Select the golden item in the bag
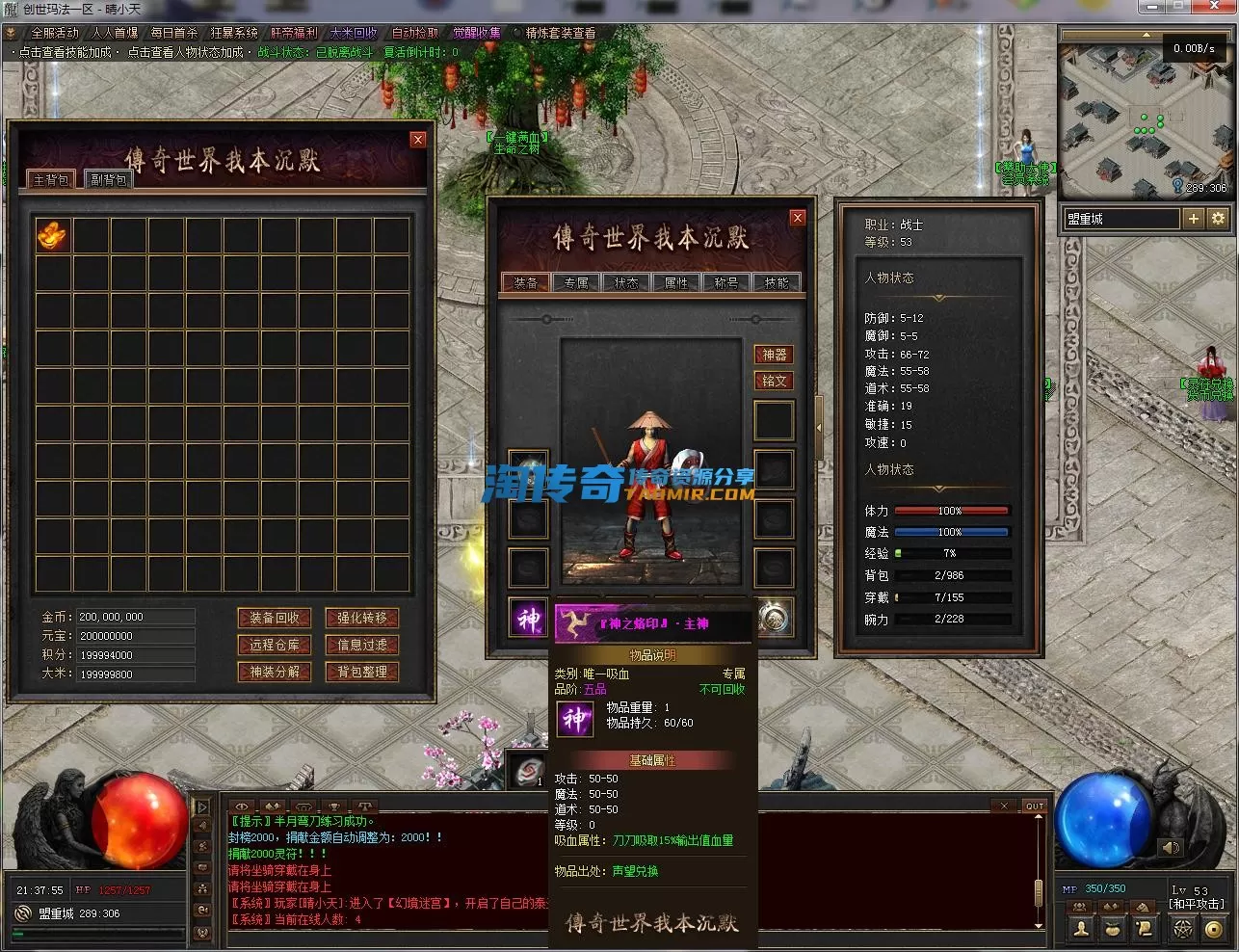The width and height of the screenshot is (1239, 952). (x=53, y=235)
